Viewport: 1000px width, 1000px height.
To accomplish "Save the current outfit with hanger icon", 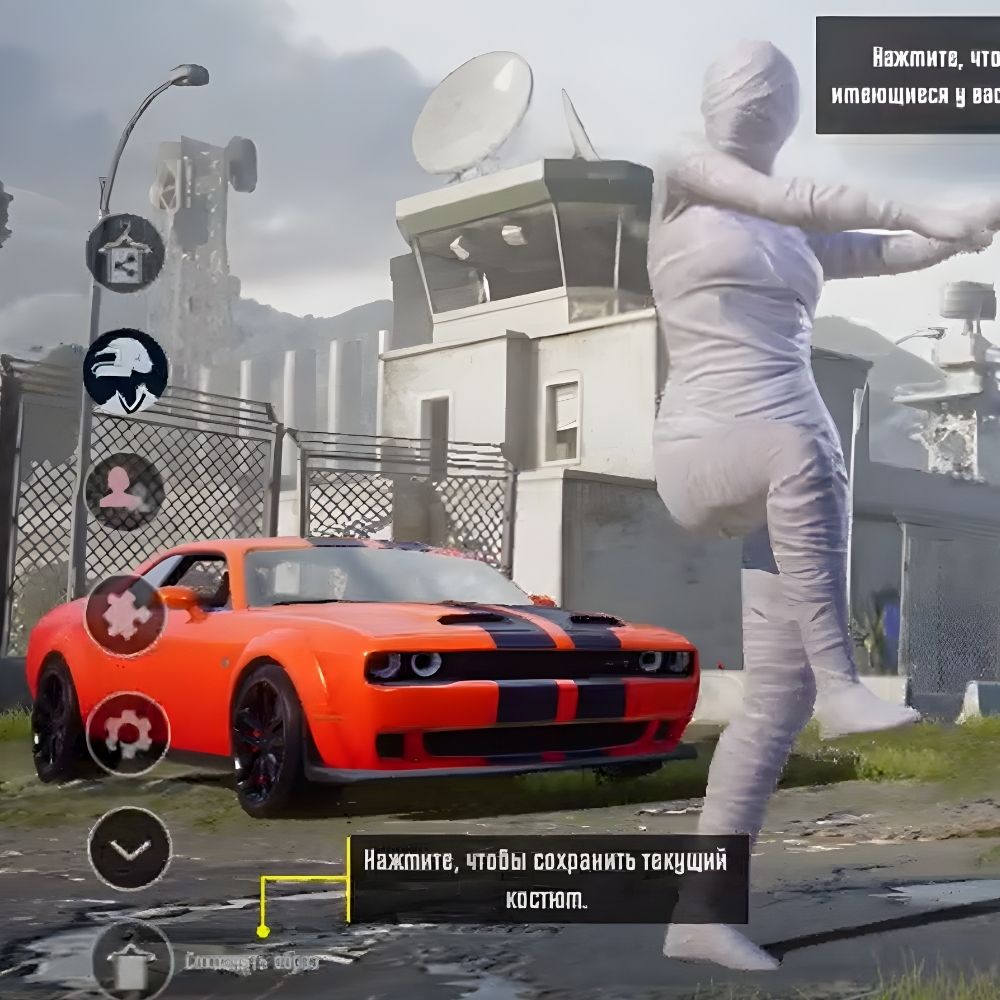I will click(x=133, y=960).
